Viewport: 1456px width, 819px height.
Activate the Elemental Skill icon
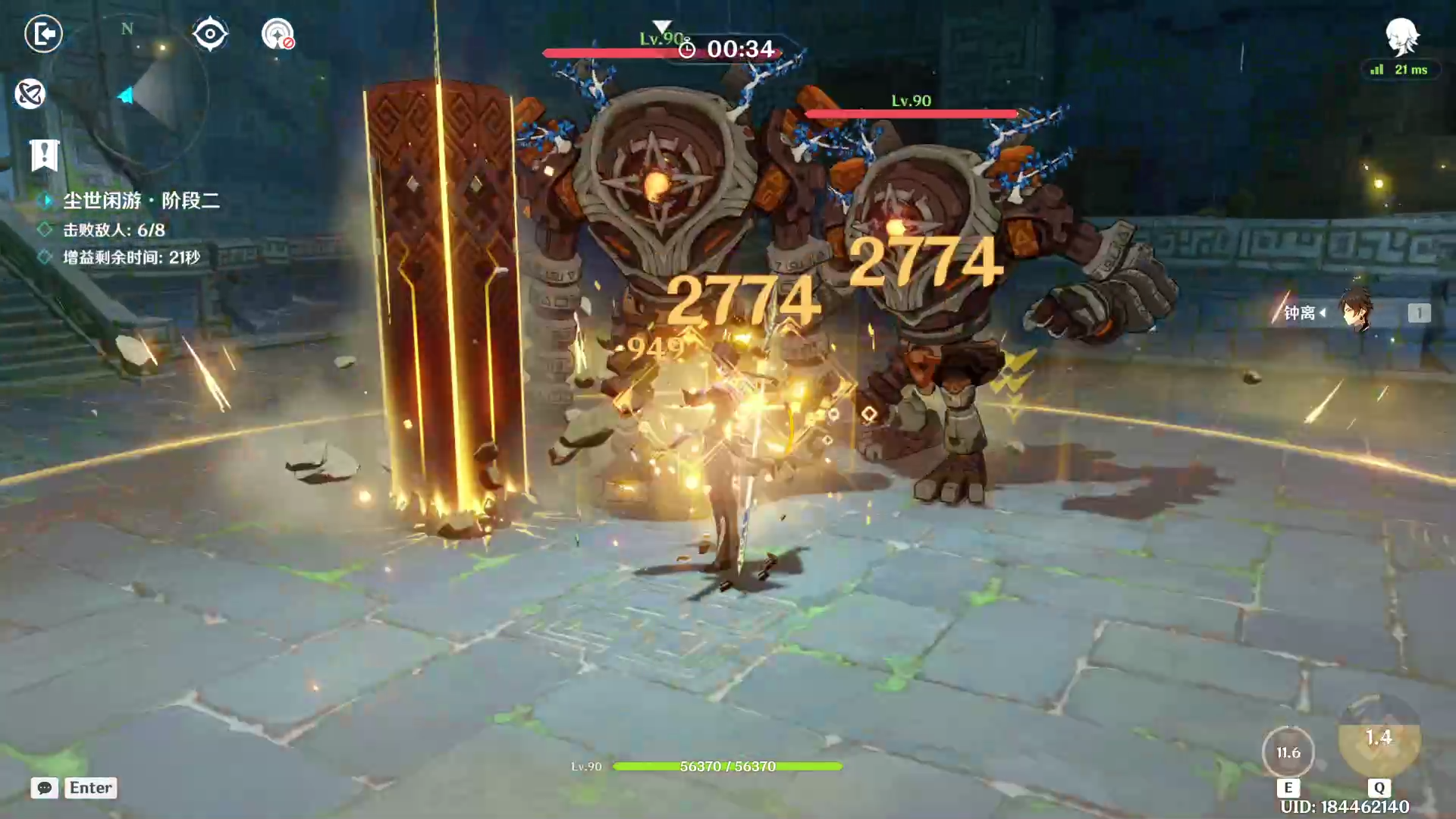point(1288,752)
